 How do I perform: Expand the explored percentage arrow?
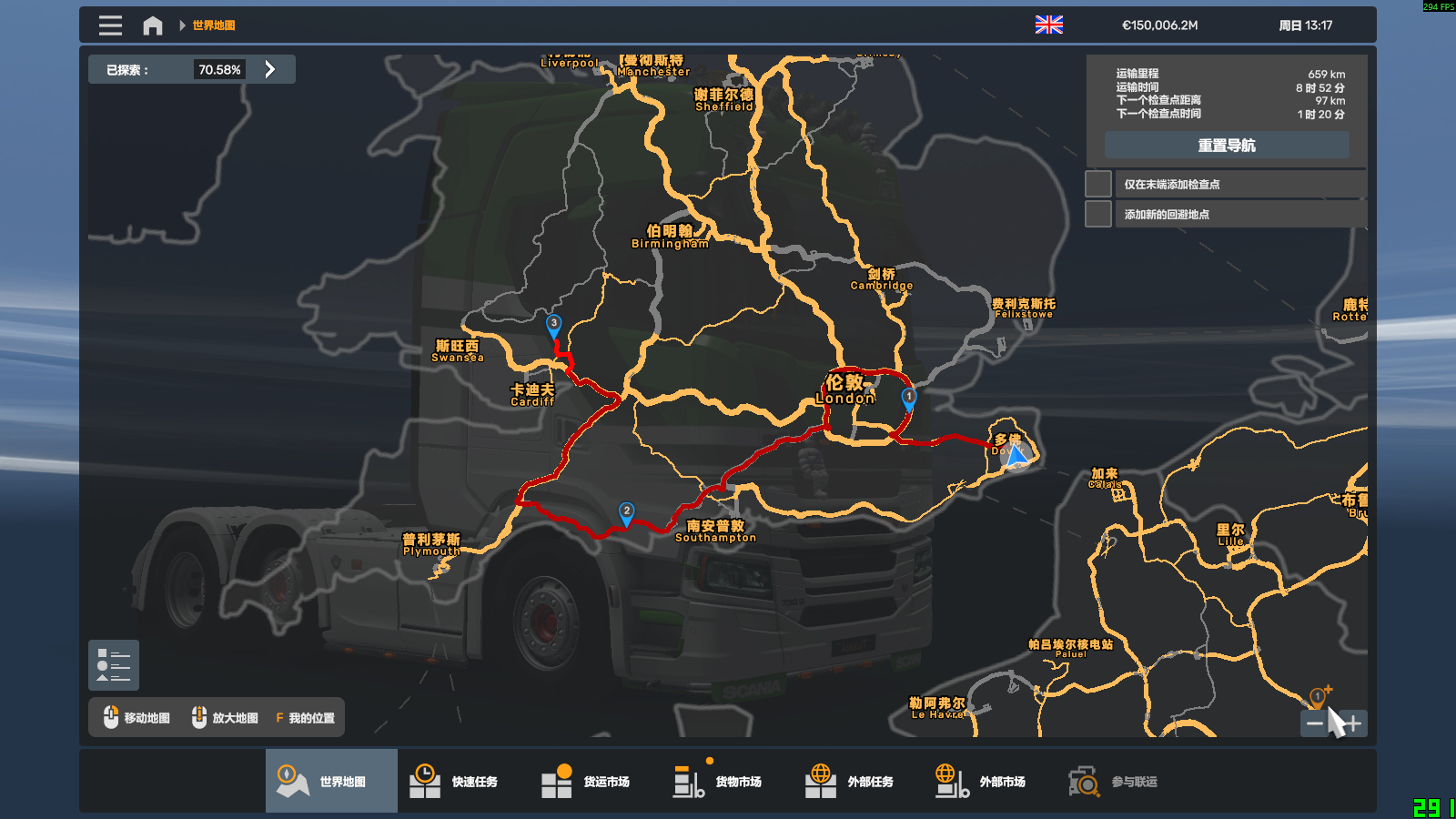click(x=269, y=69)
